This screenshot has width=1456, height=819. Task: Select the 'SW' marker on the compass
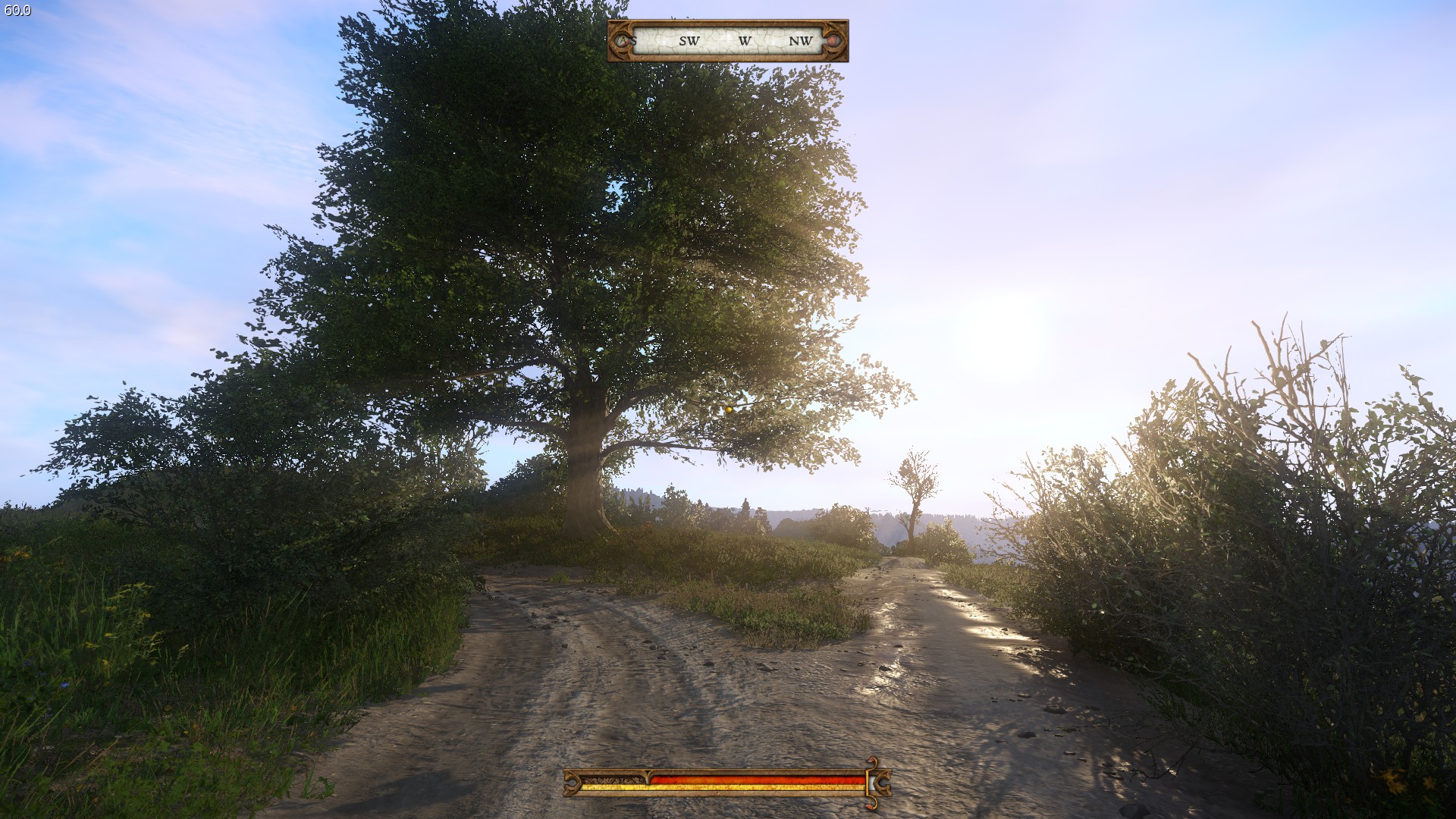690,41
